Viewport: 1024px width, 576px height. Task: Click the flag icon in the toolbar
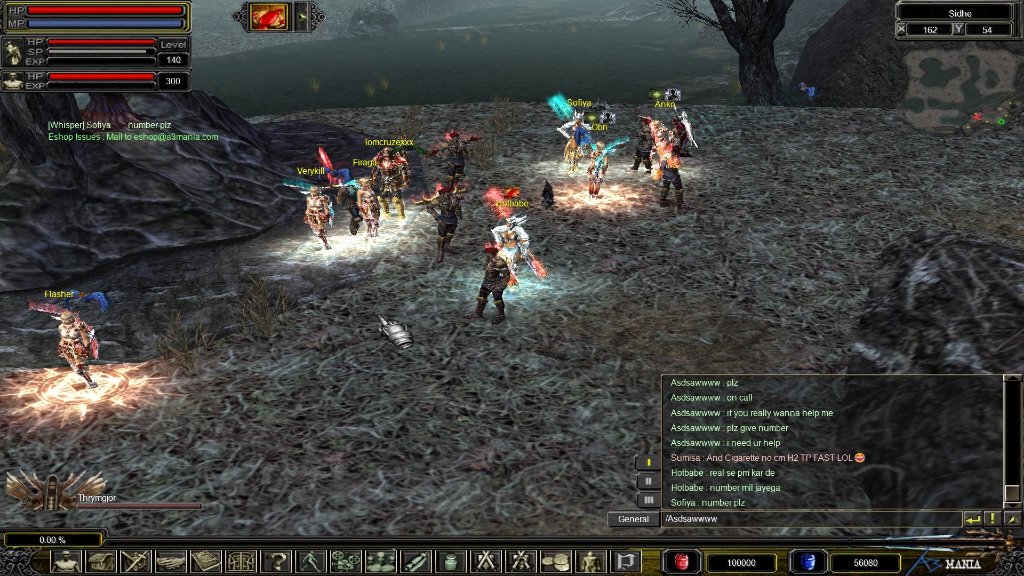[625, 561]
